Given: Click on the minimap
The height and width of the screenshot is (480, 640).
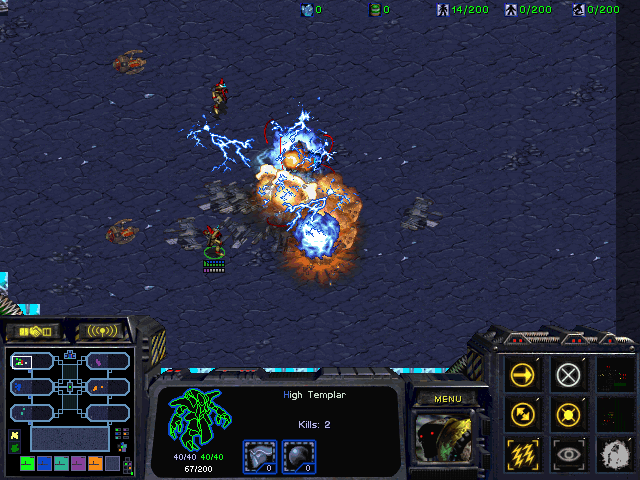Looking at the screenshot, I should pyautogui.click(x=69, y=399).
